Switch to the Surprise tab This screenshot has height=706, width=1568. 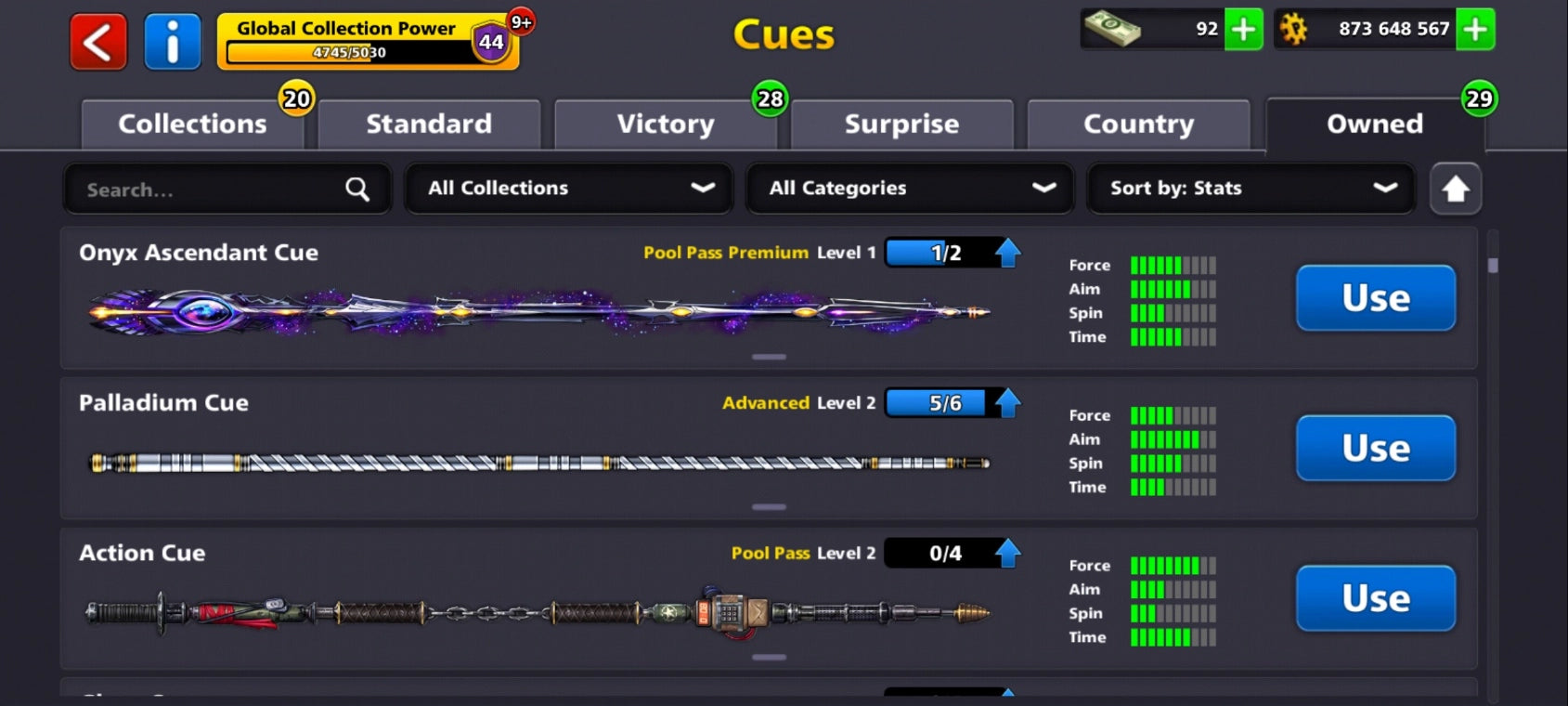901,124
